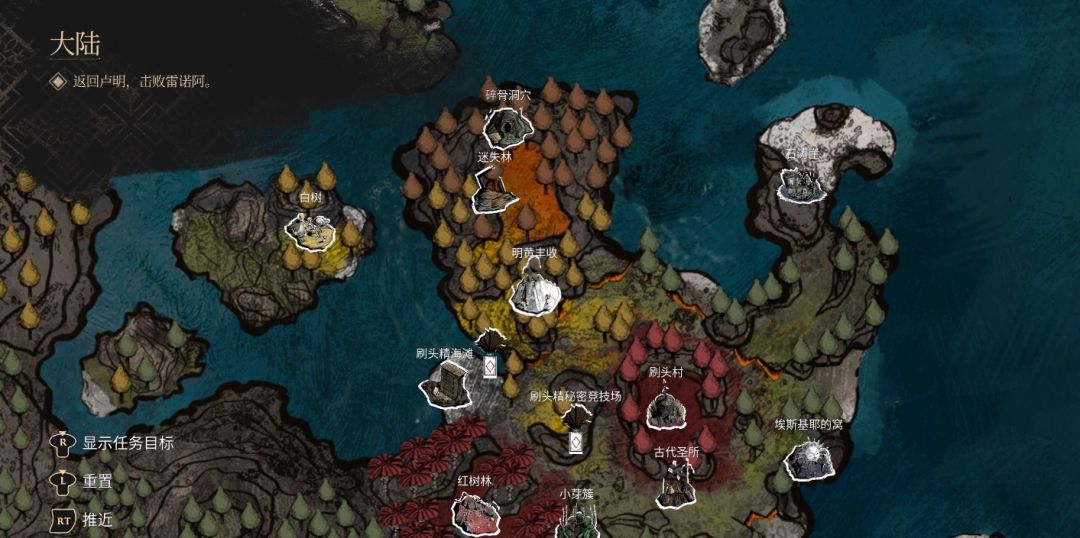The width and height of the screenshot is (1080, 538).
Task: Select the 红树林 forest marker
Action: click(475, 512)
